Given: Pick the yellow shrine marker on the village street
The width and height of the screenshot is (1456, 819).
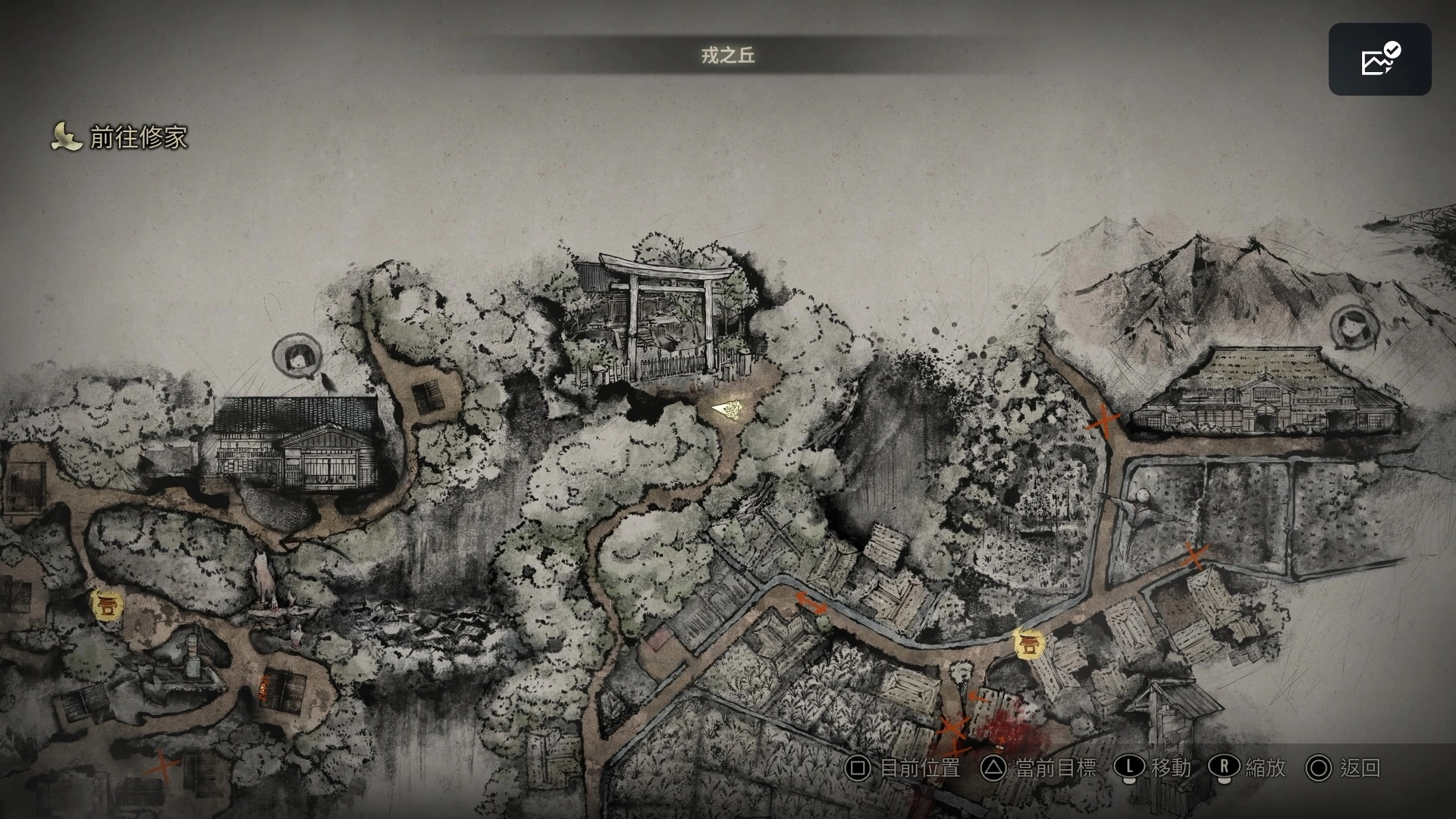Looking at the screenshot, I should coord(1029,644).
